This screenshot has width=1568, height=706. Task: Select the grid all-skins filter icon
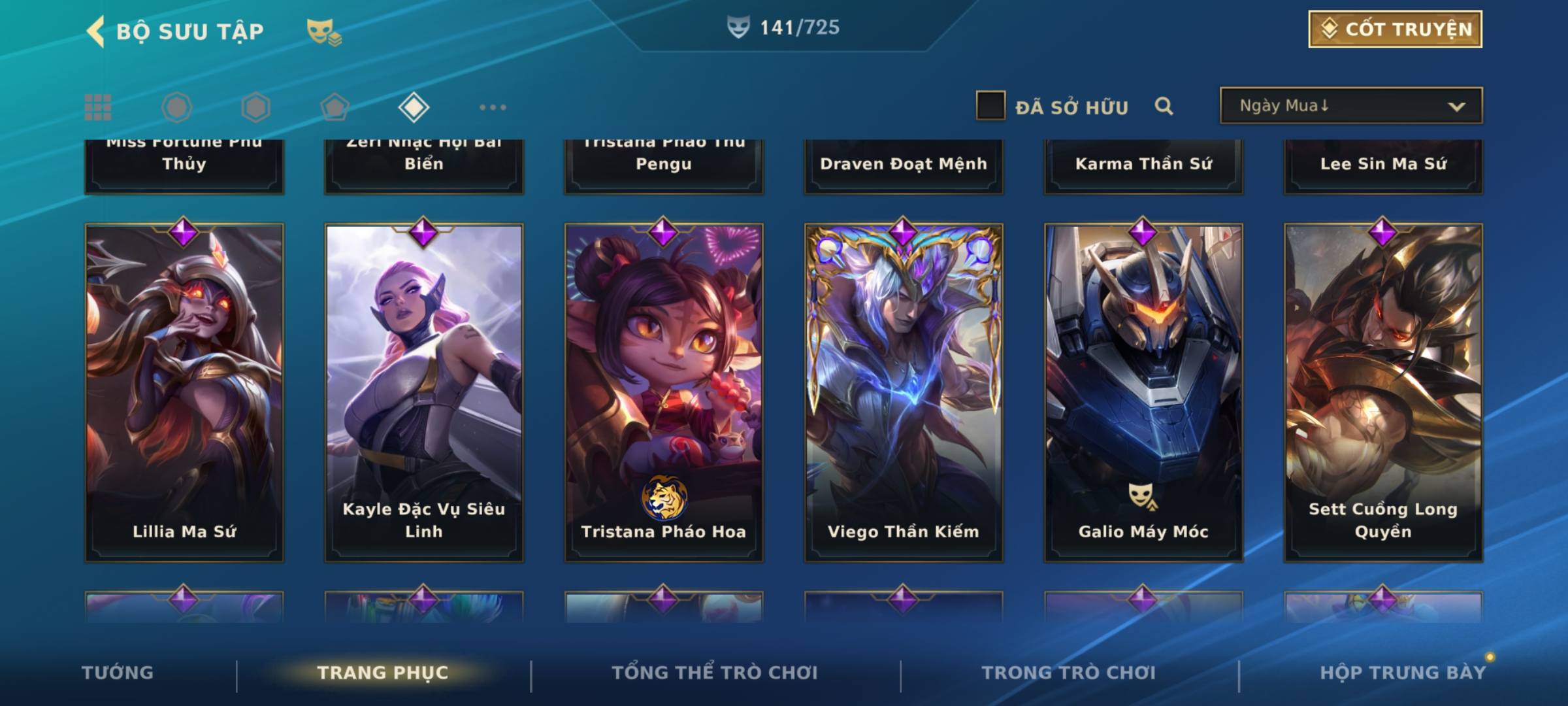(x=98, y=107)
